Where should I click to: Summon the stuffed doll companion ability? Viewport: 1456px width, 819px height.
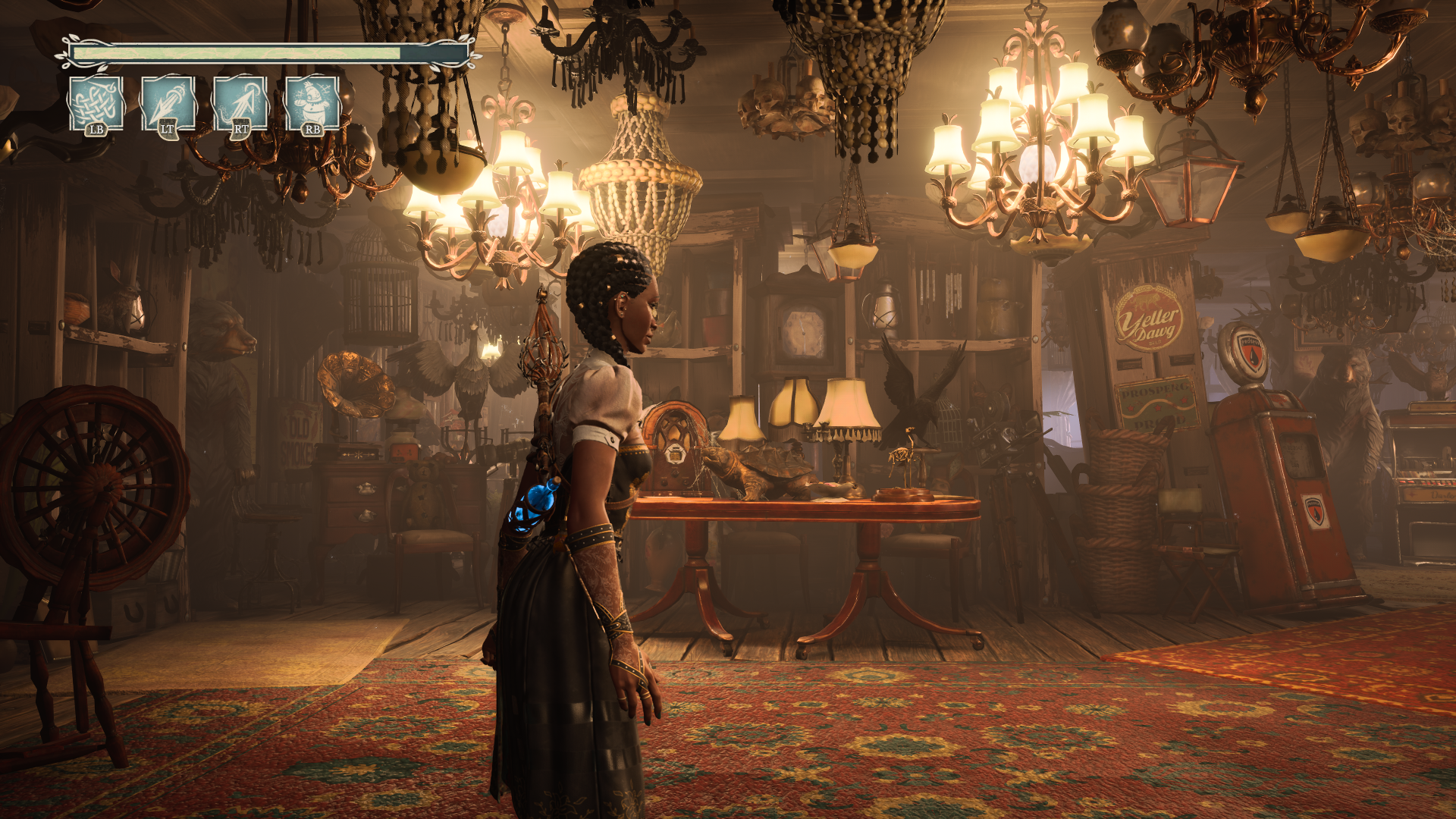coord(312,104)
